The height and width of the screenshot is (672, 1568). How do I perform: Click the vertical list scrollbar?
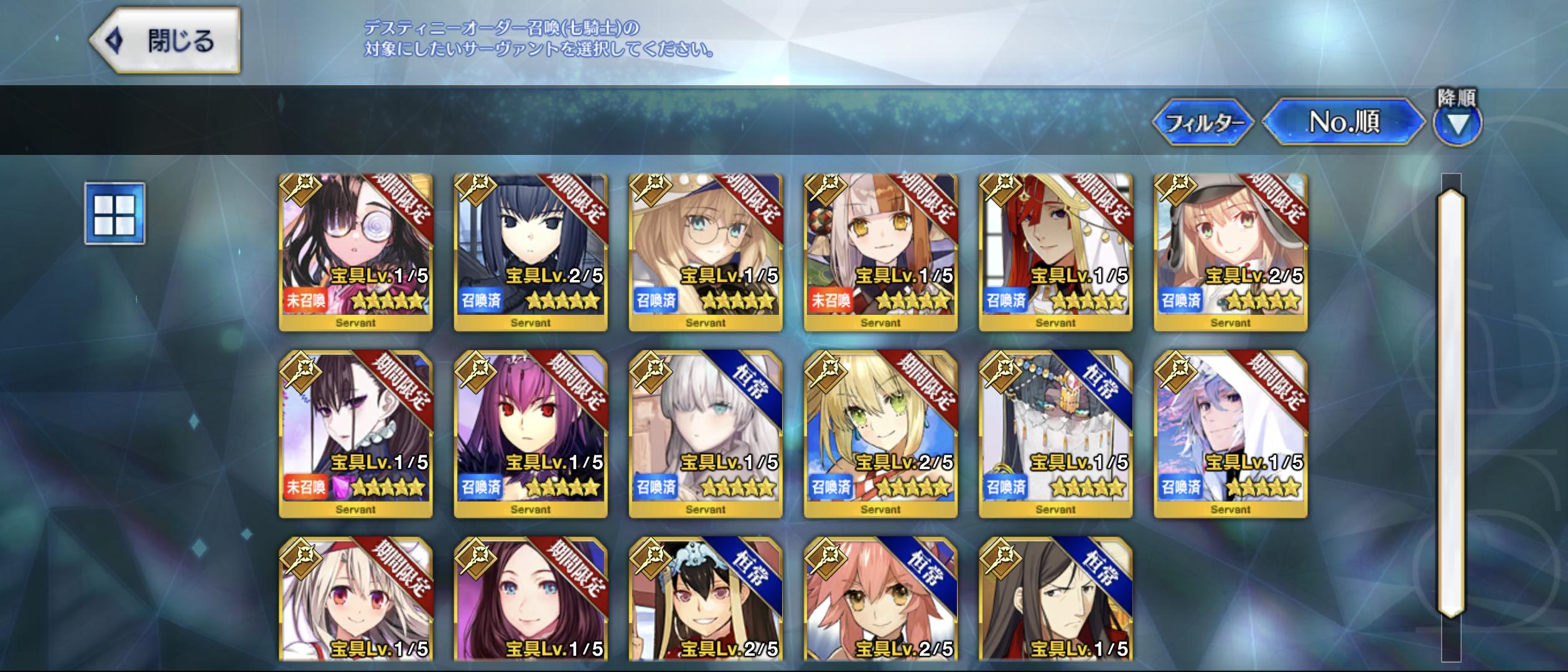[x=1451, y=404]
